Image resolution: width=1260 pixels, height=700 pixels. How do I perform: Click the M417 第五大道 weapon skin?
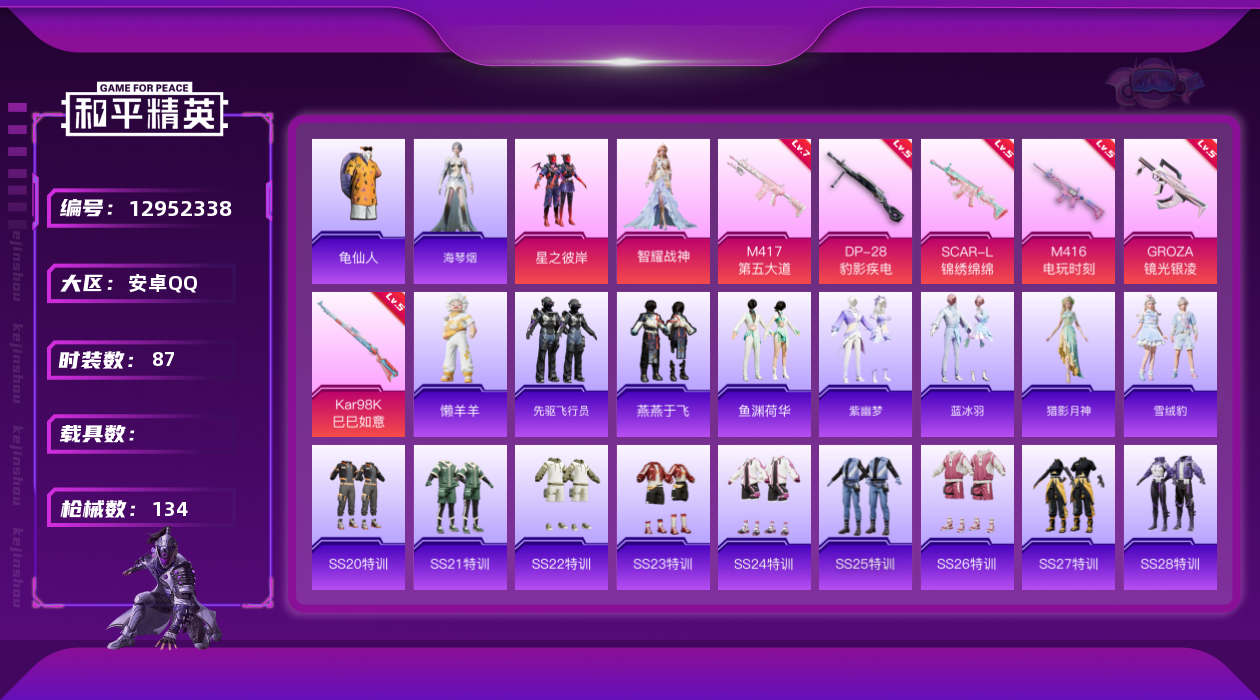764,211
